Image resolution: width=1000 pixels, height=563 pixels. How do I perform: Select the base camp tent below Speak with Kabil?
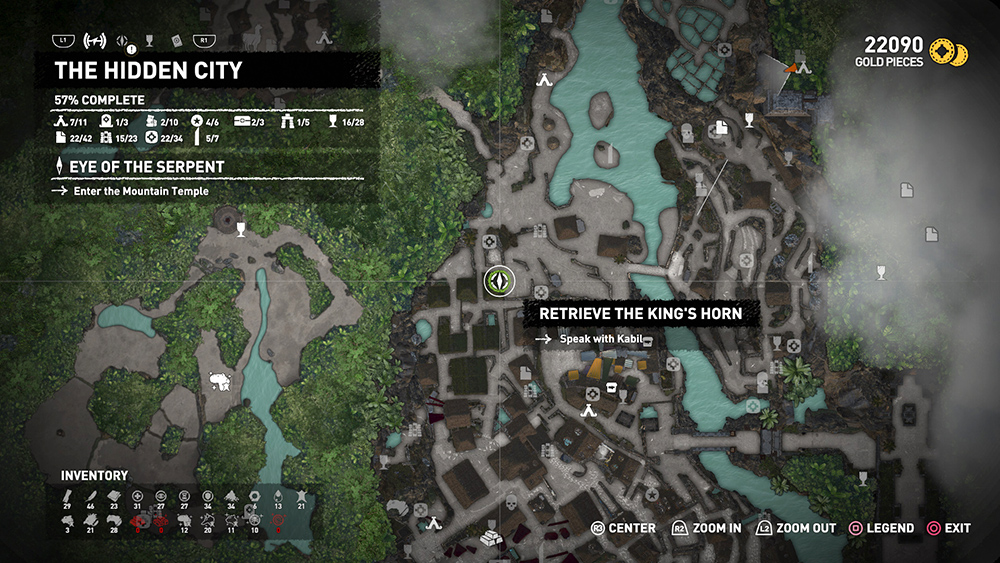[590, 407]
